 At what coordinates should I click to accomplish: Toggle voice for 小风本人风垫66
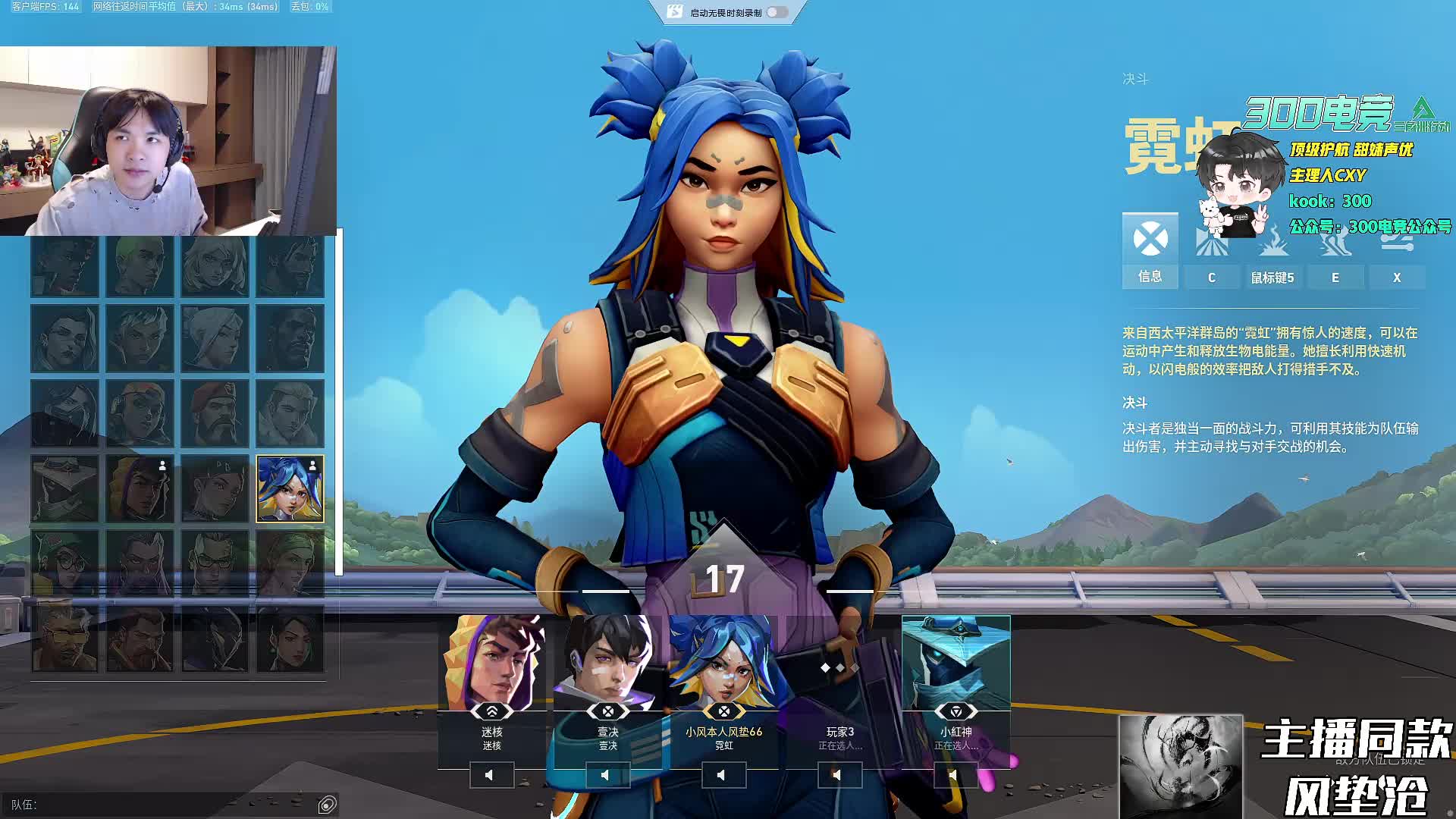click(723, 775)
